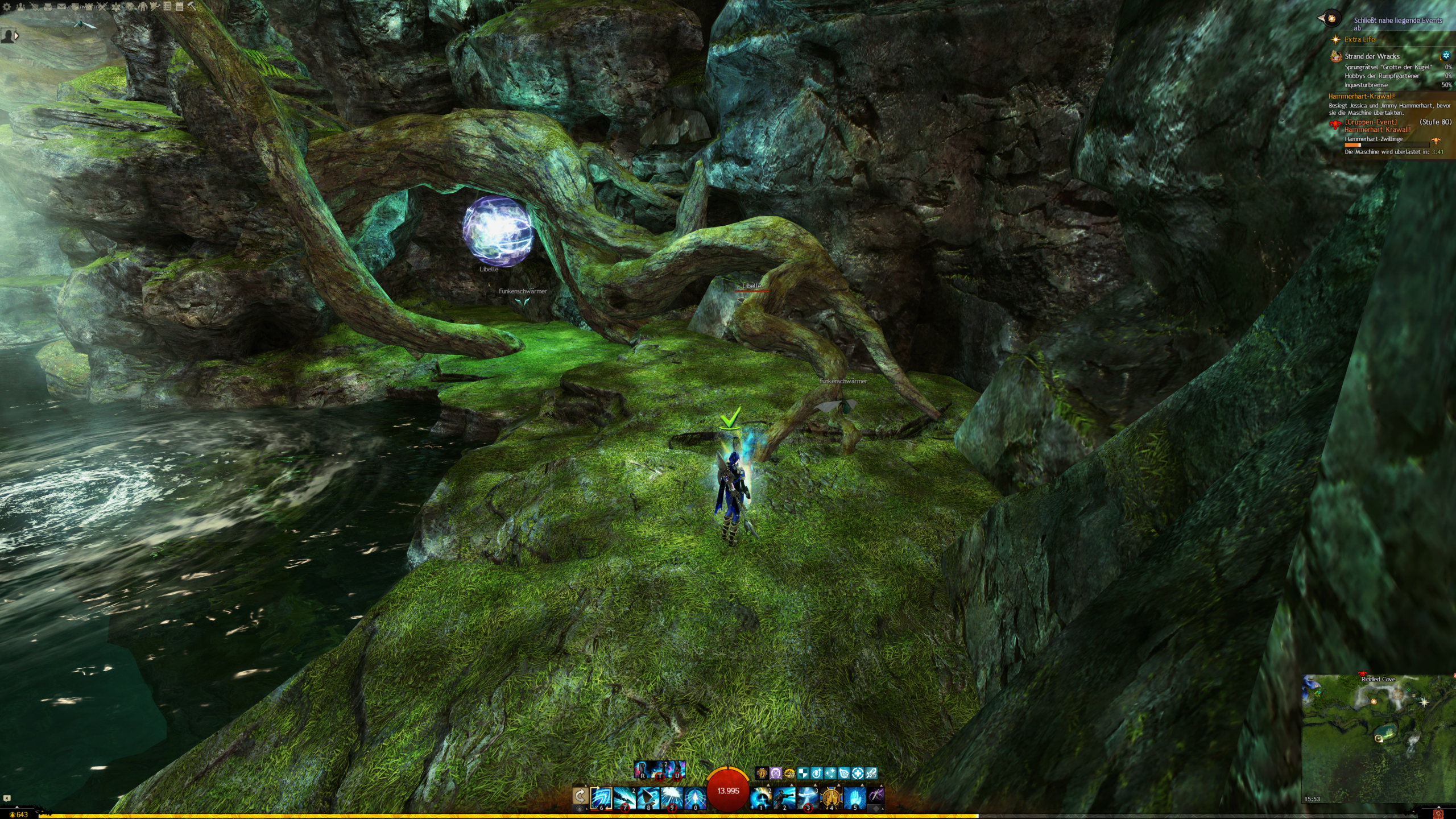Activate the spearhead skill in slot 8
The height and width of the screenshot is (819, 1456).
[648, 798]
